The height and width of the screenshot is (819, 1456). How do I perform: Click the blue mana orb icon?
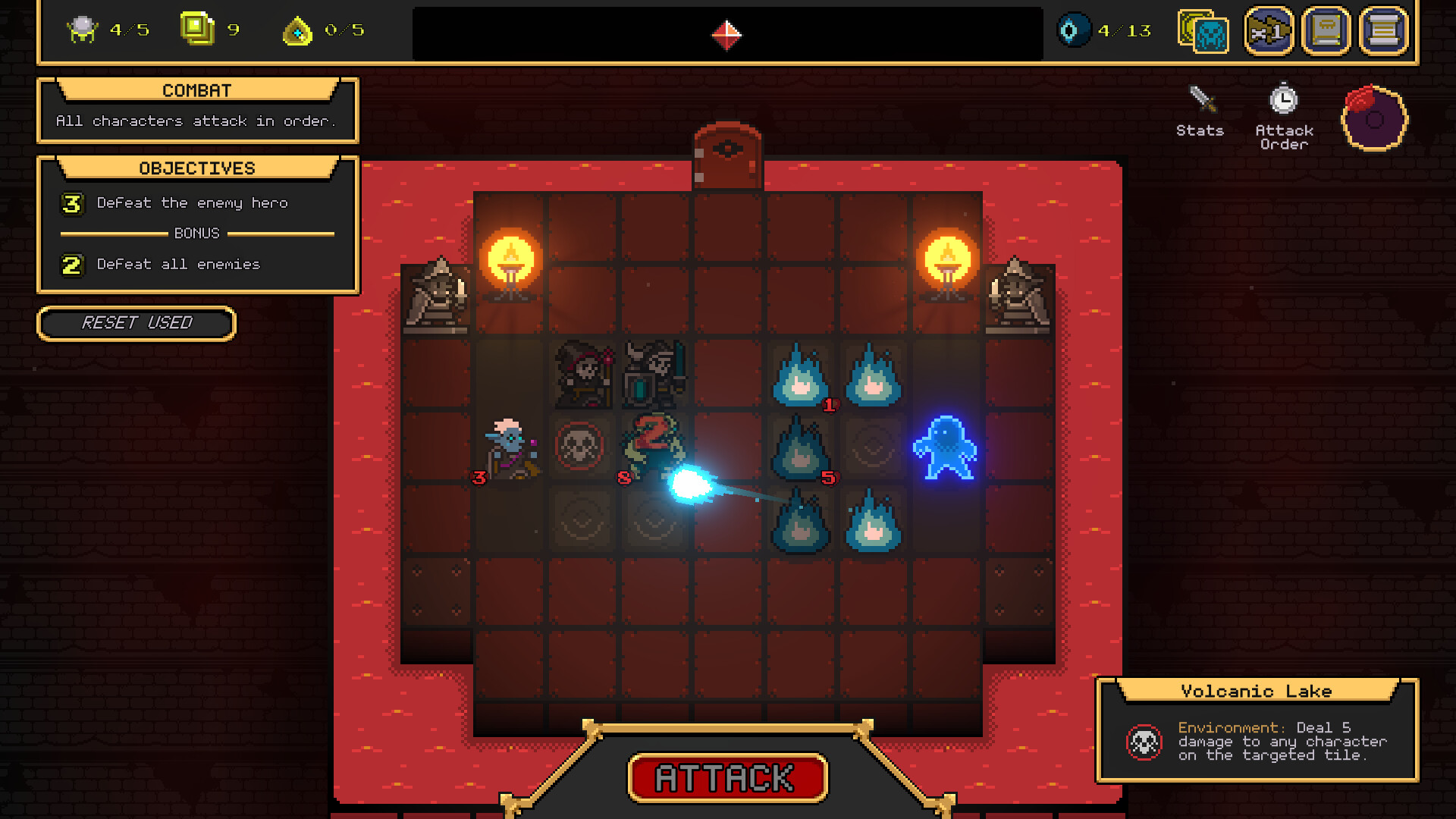[x=1075, y=32]
